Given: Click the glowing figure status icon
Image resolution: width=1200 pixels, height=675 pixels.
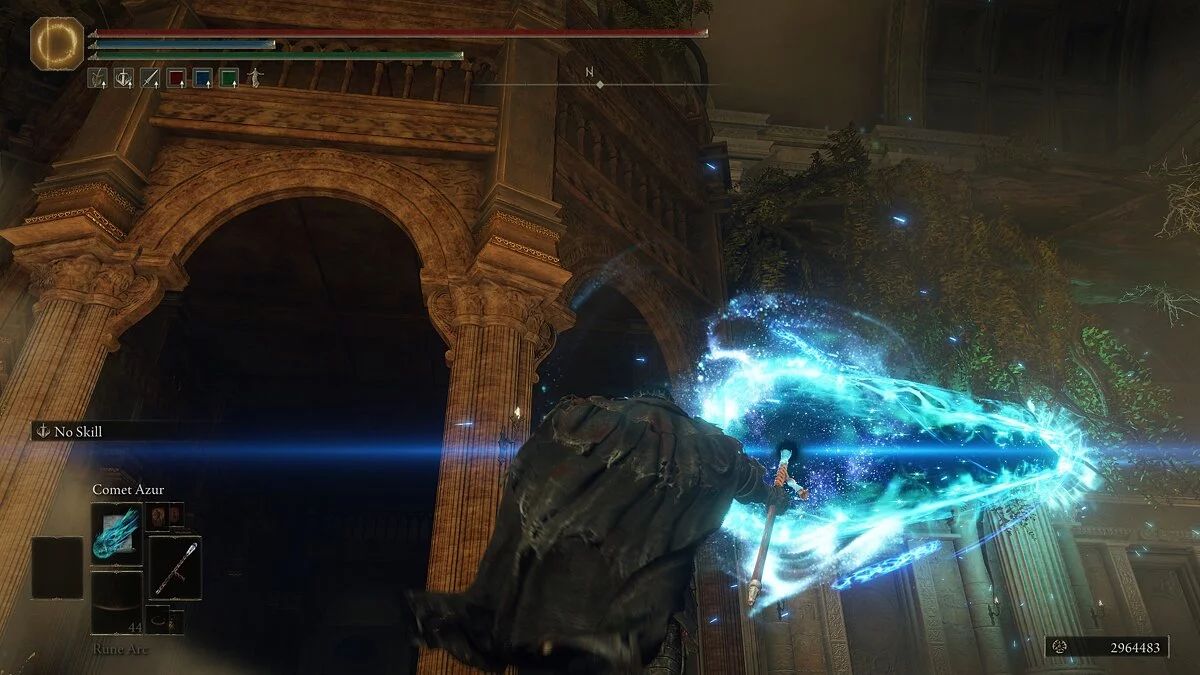Looking at the screenshot, I should pos(255,77).
